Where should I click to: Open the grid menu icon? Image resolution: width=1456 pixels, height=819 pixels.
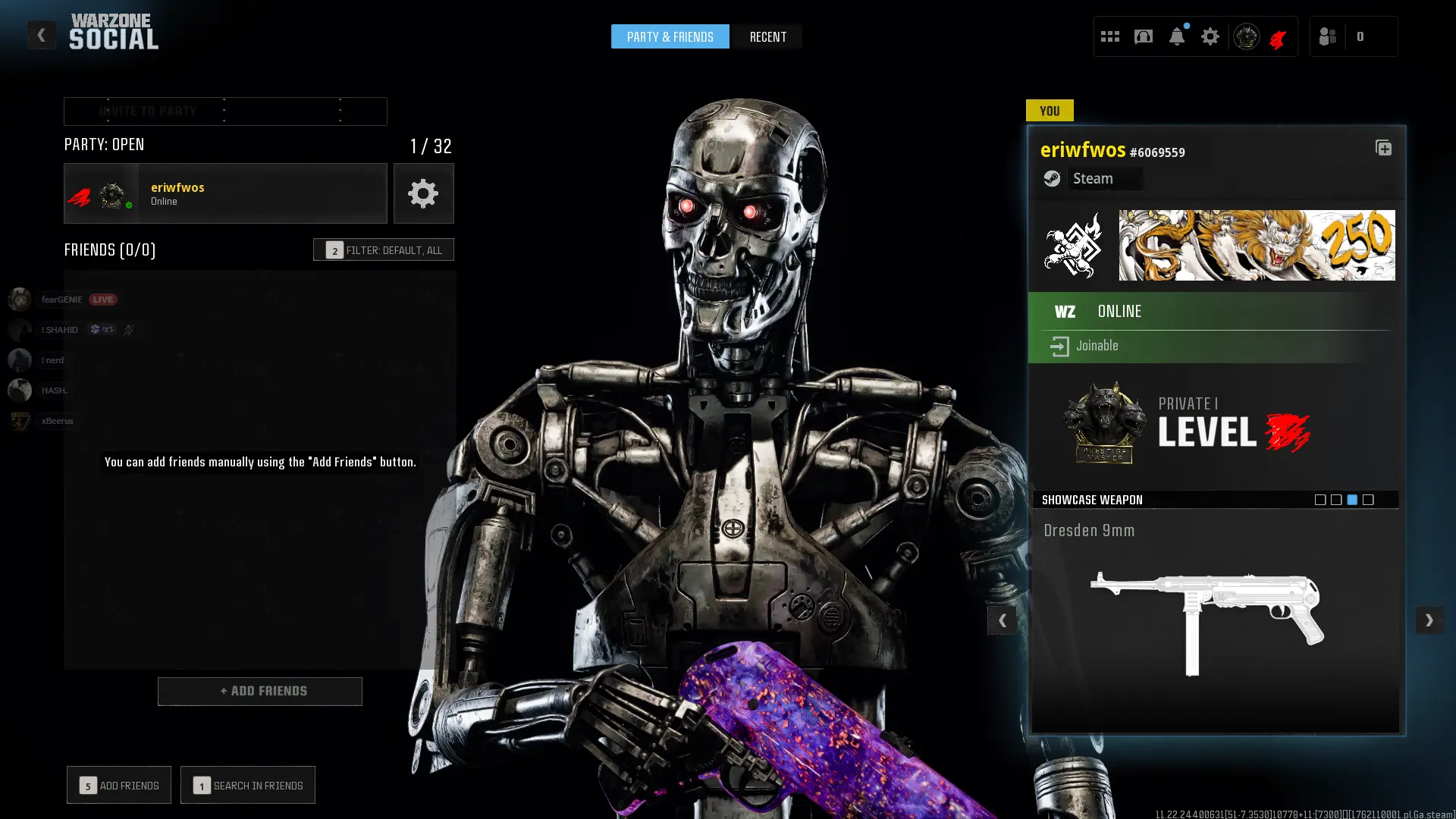coord(1109,36)
